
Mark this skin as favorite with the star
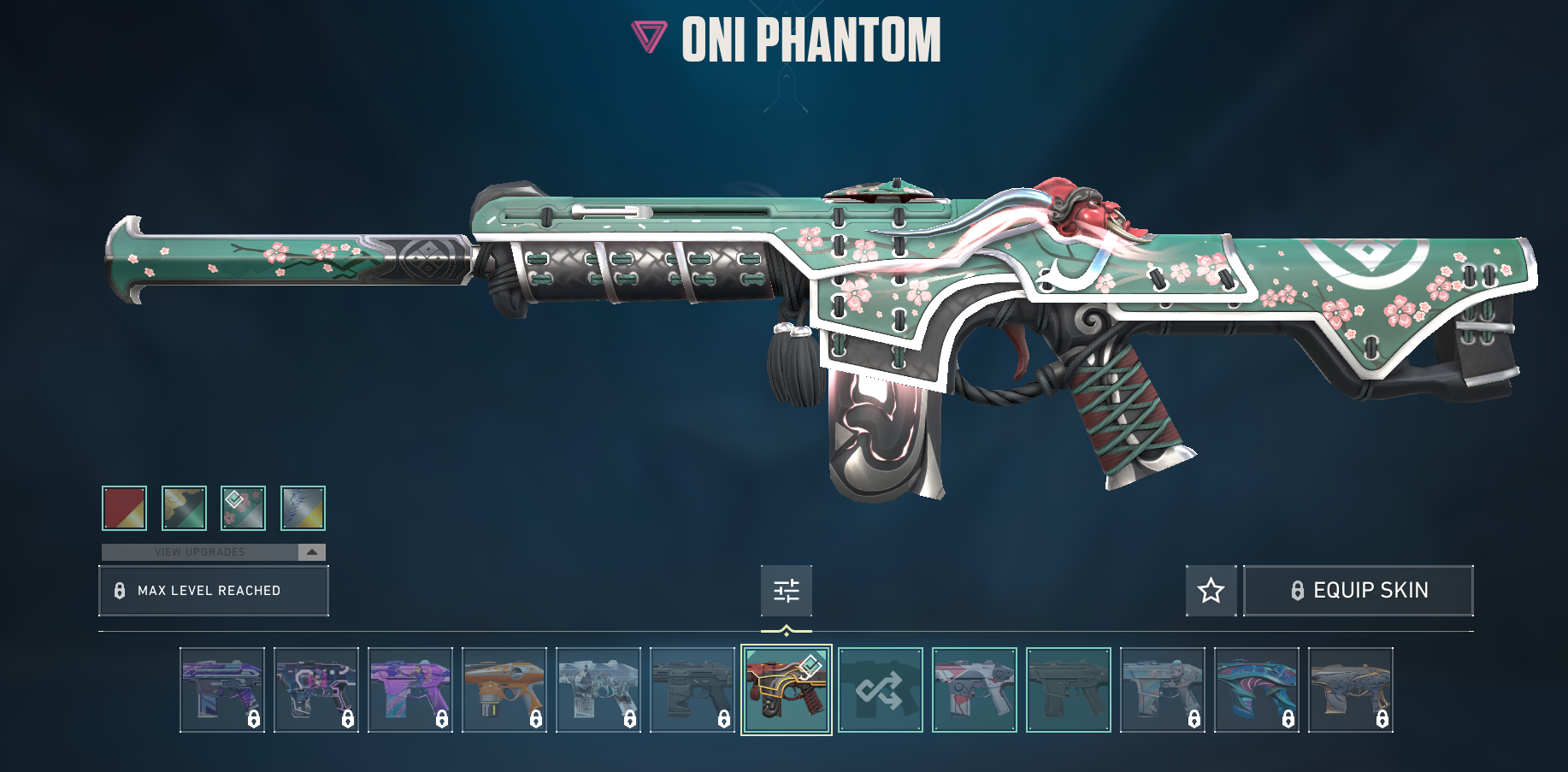click(1211, 591)
